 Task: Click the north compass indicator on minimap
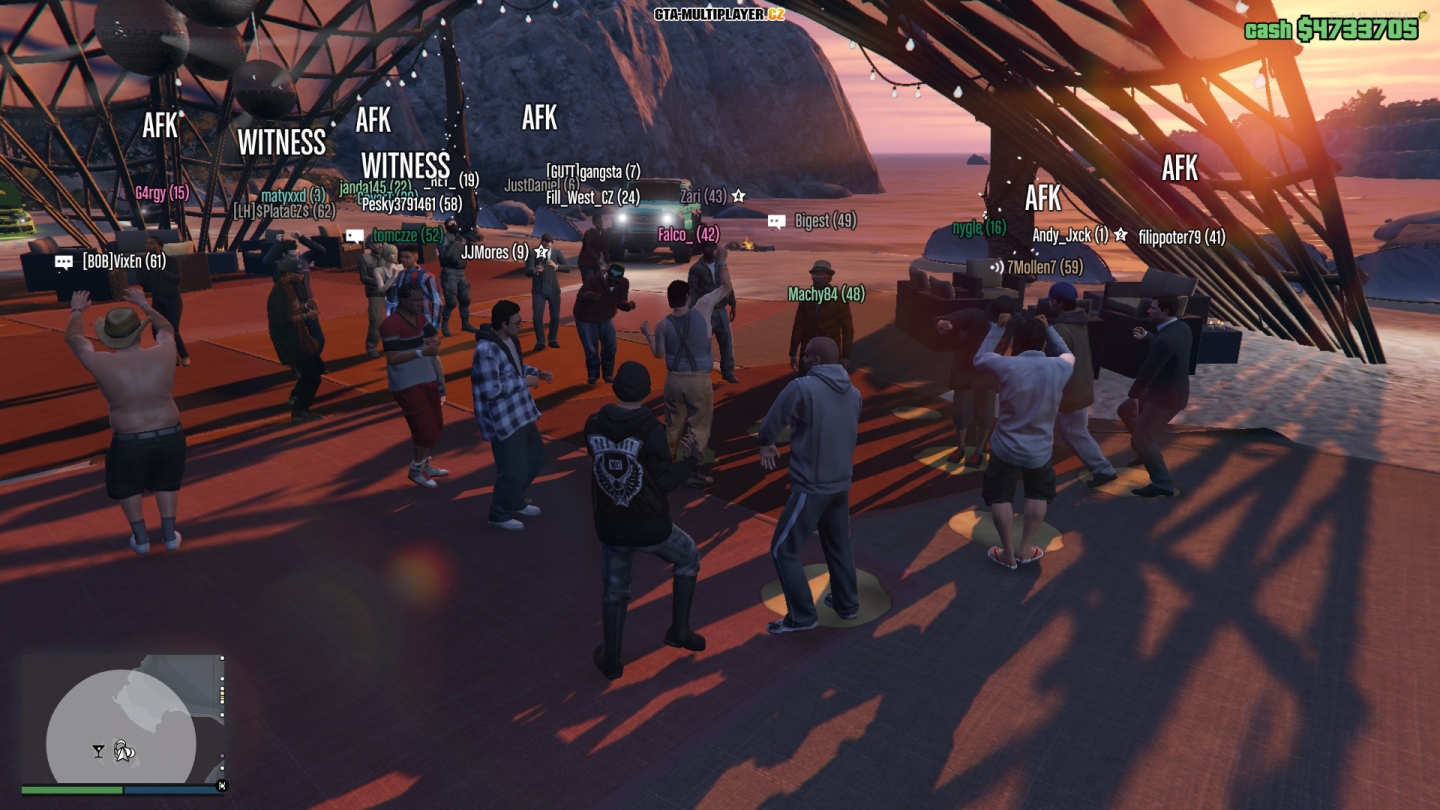click(222, 786)
